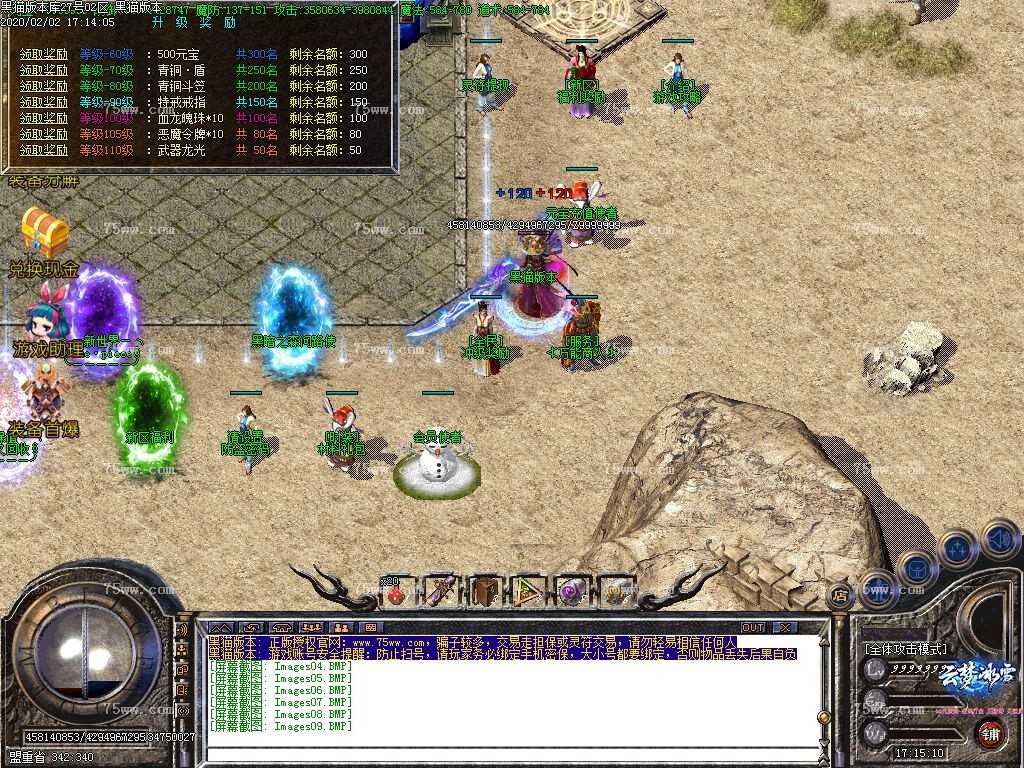Open the sparkle stars round button
This screenshot has width=1024, height=768.
coord(956,548)
